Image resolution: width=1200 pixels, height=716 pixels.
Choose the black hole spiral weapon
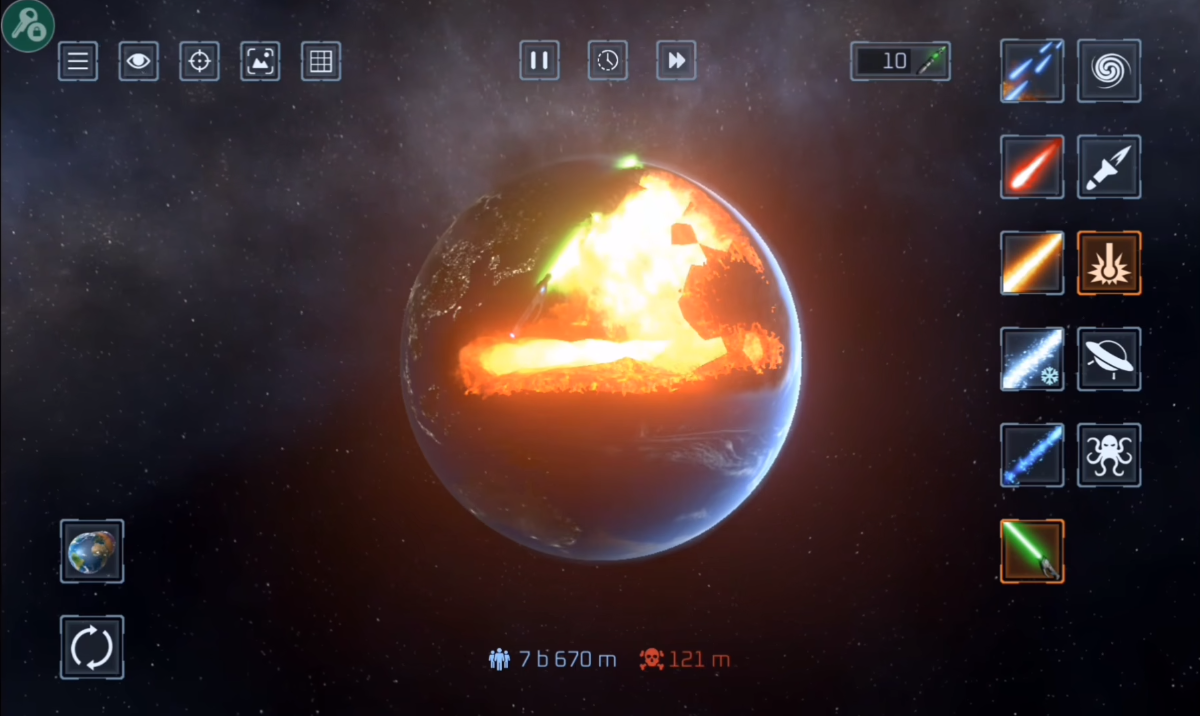pos(1109,71)
